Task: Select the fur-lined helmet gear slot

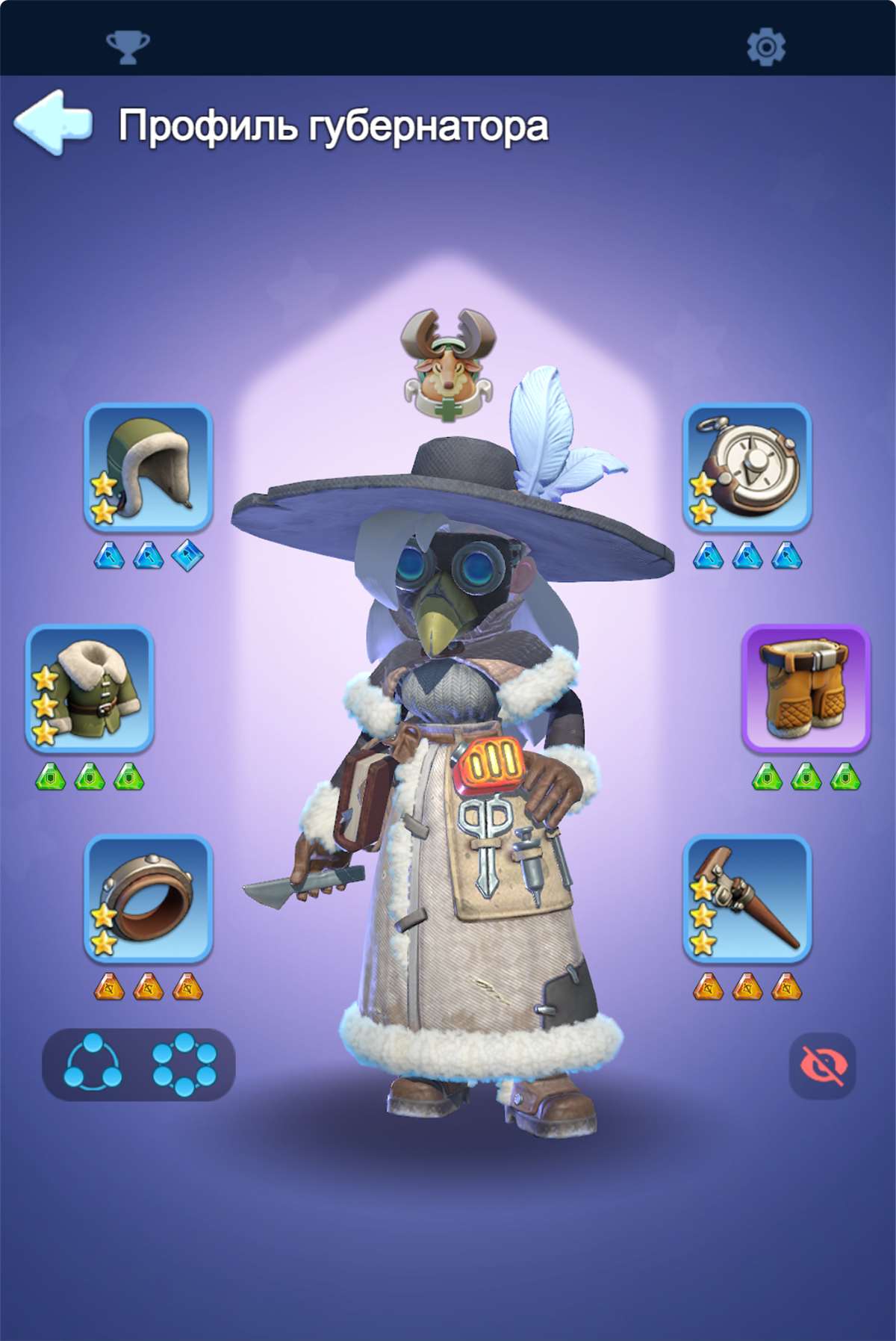Action: click(149, 467)
